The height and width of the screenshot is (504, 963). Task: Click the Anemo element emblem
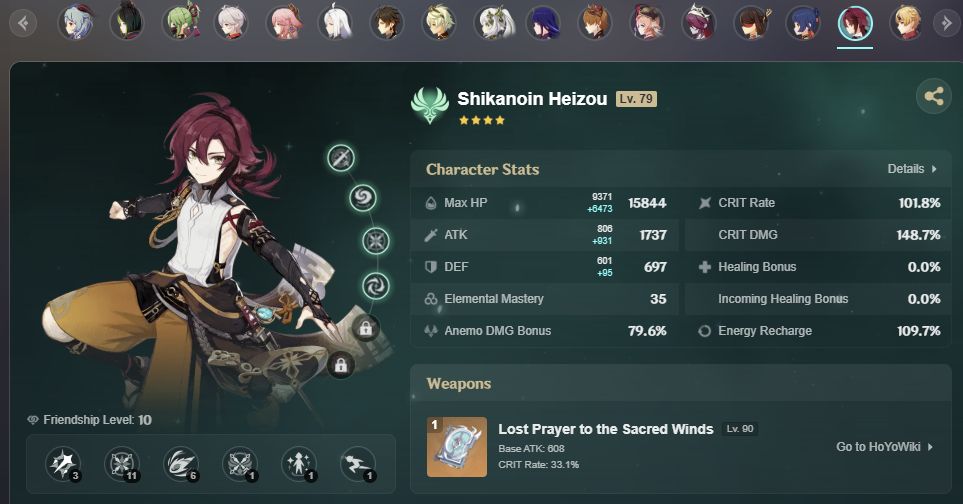pos(431,106)
